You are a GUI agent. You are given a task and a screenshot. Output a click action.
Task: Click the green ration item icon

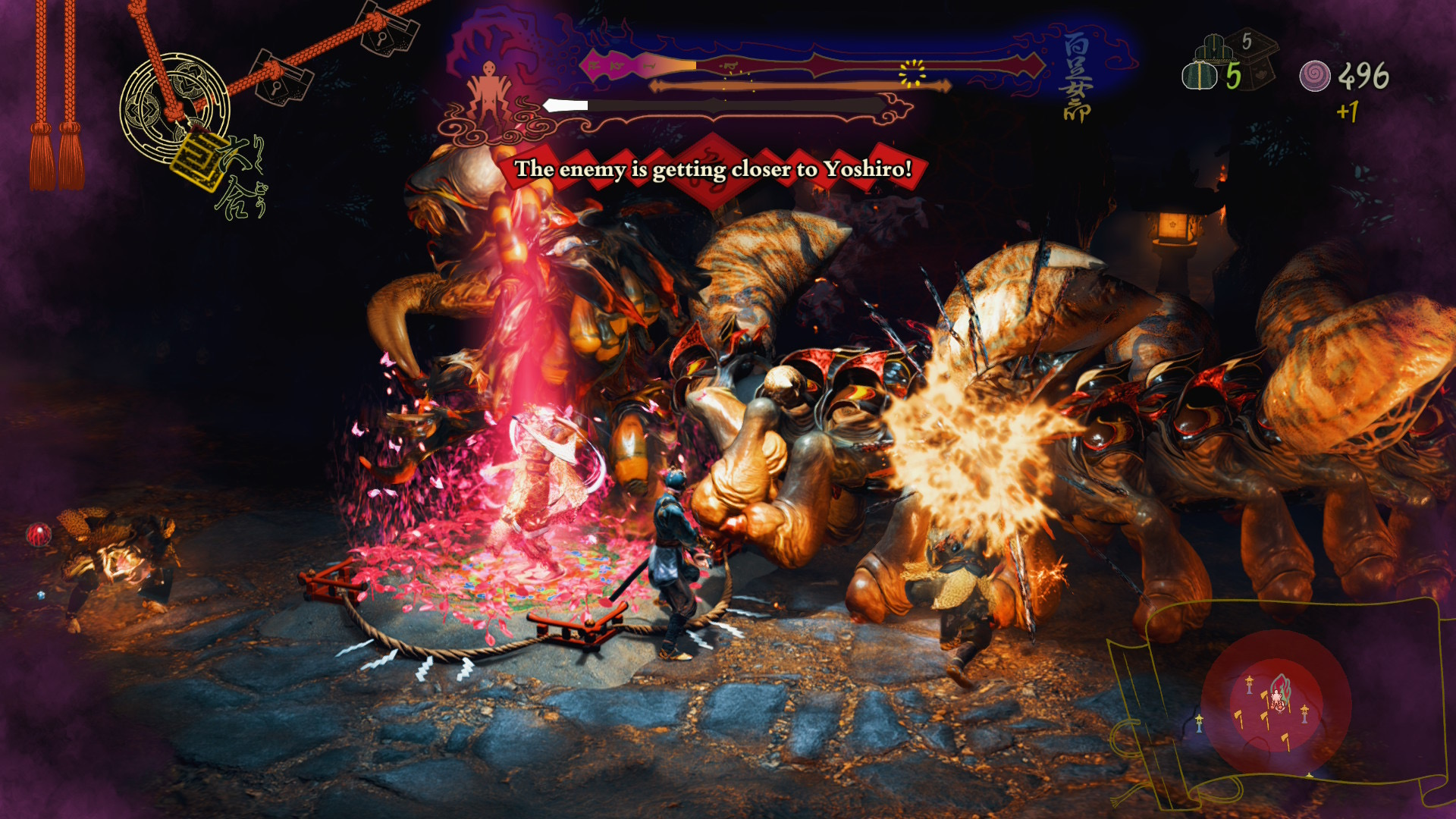pos(1199,76)
